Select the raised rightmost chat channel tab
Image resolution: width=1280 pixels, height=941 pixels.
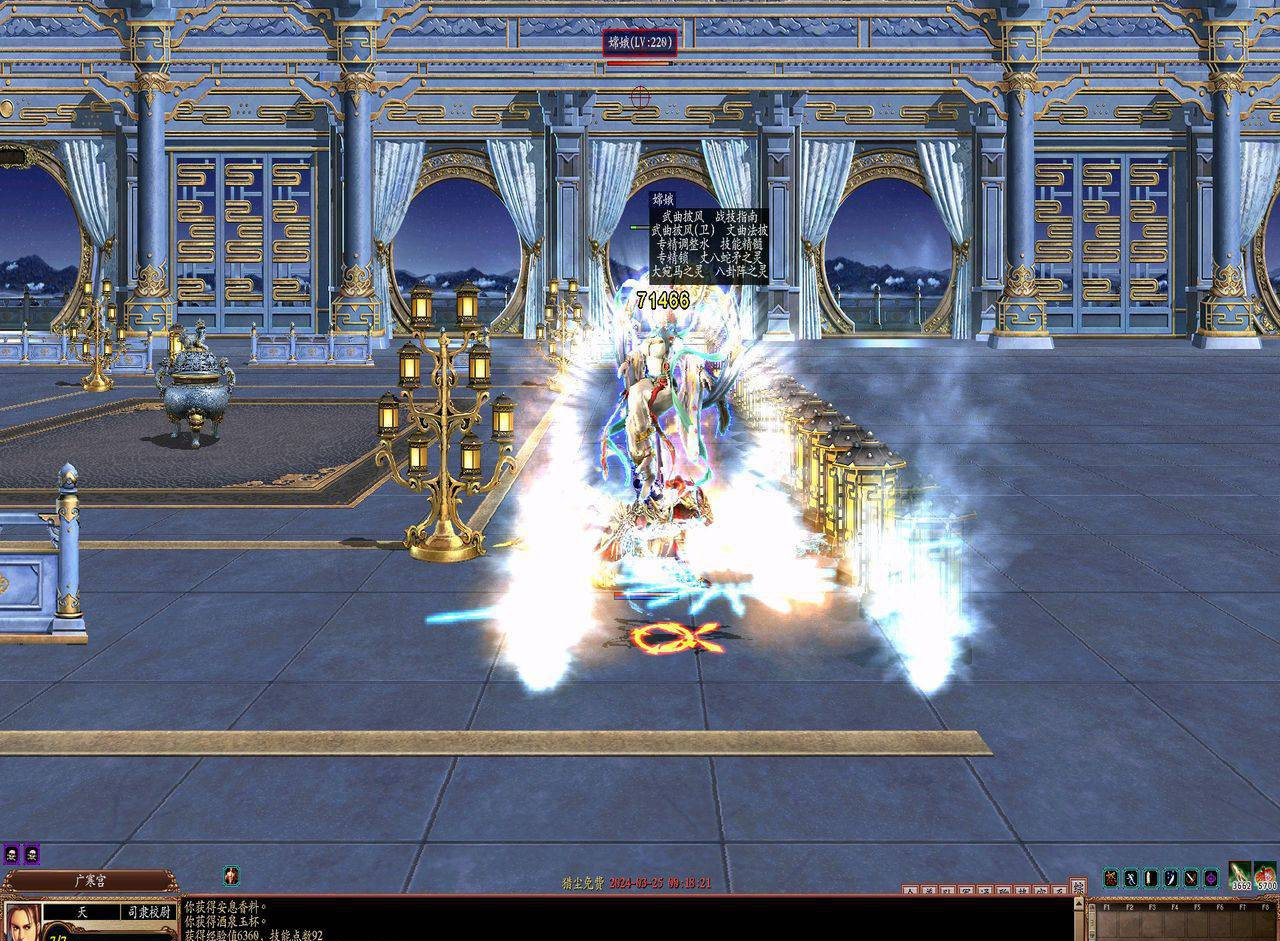pos(1077,886)
